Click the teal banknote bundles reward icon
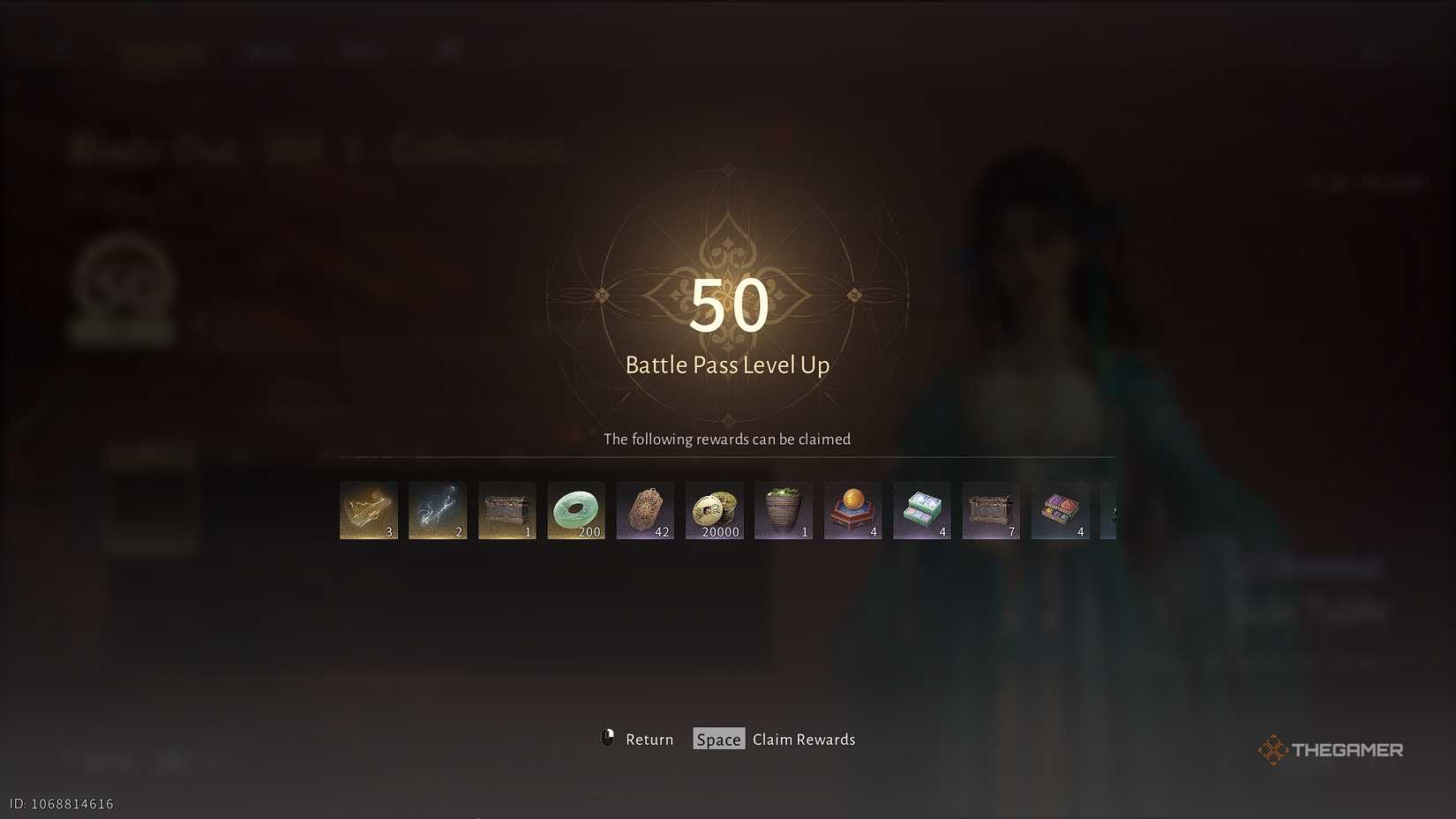 921,510
